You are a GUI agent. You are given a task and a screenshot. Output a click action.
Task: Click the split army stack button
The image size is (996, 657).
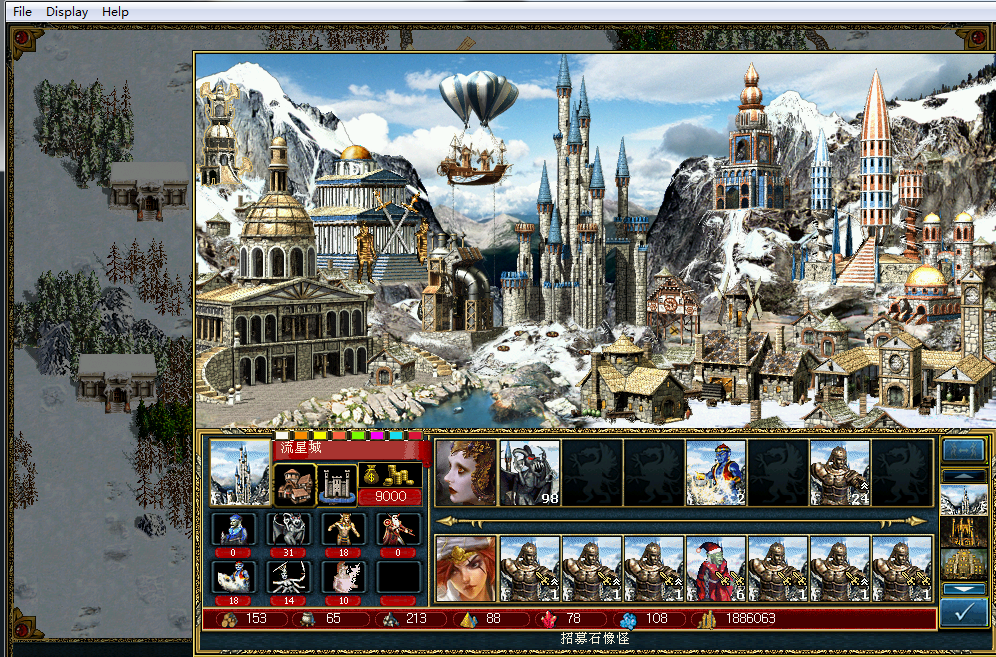tap(964, 451)
